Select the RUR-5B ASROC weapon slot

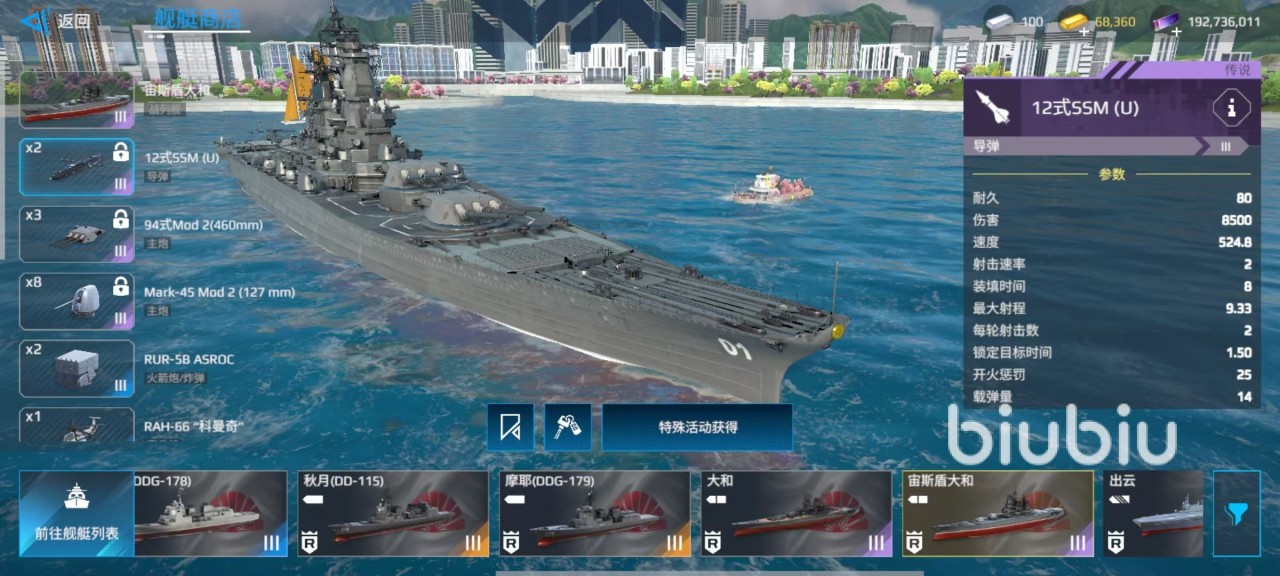pos(77,368)
